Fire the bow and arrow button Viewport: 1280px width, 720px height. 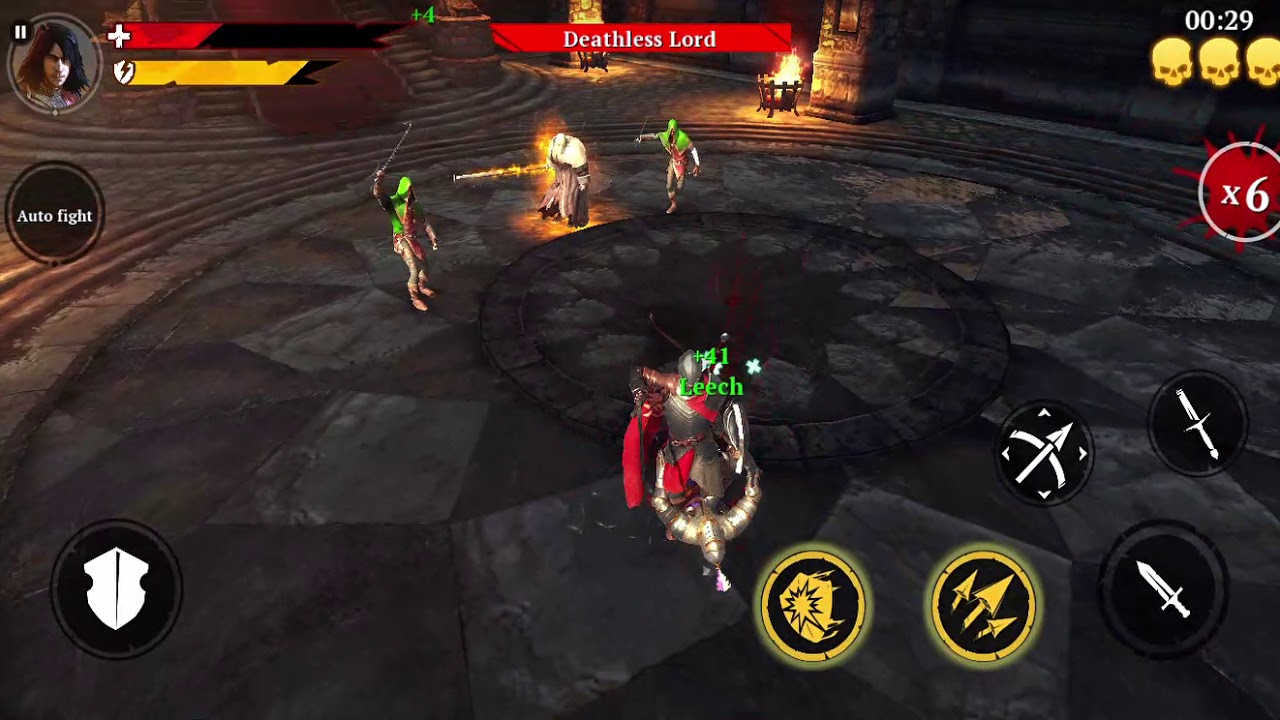1044,454
